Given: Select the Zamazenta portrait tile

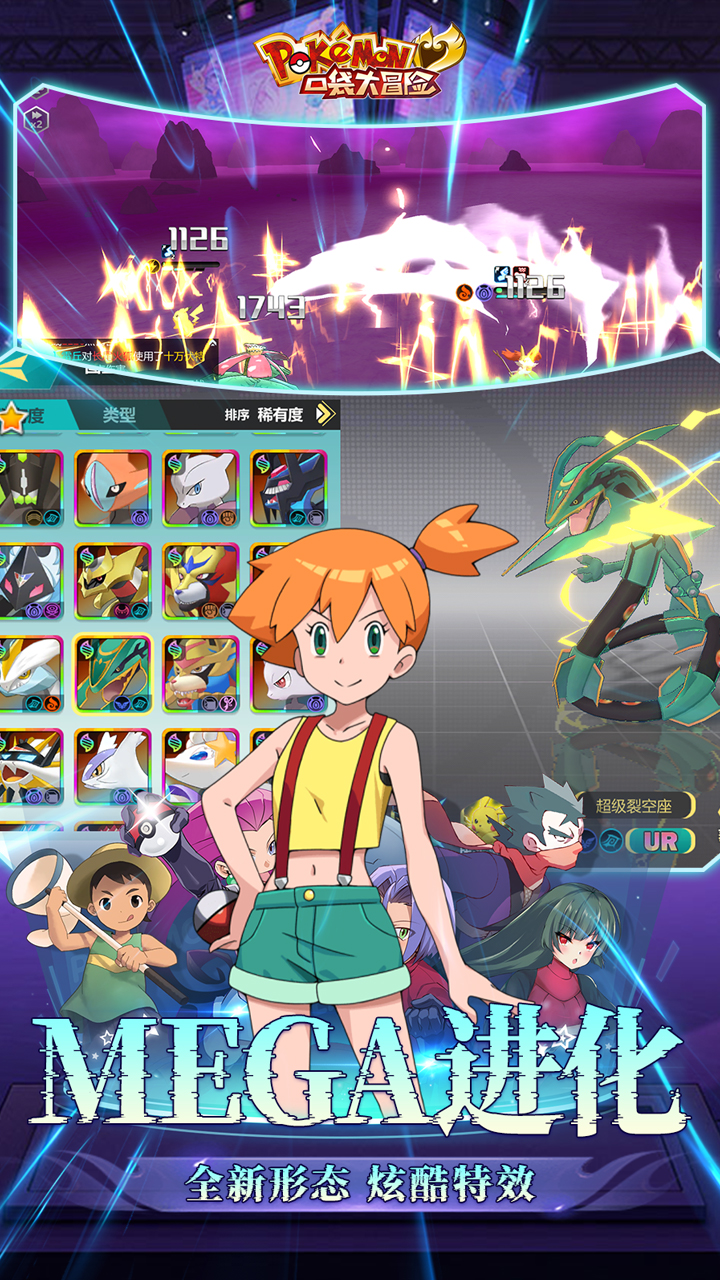Looking at the screenshot, I should (x=200, y=581).
